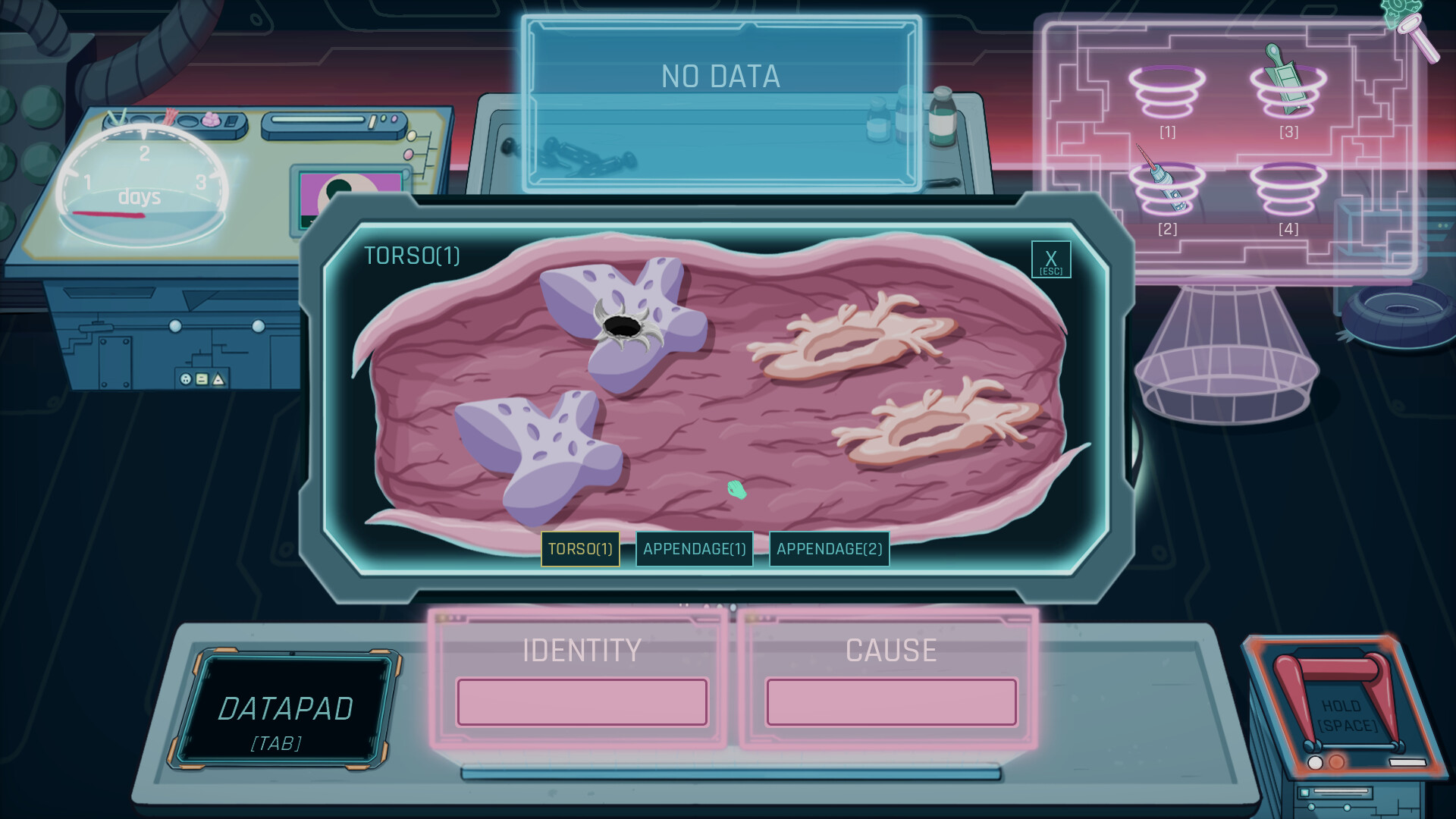Switch to the TORSO(1) tab
Viewport: 1456px width, 819px height.
[x=580, y=550]
